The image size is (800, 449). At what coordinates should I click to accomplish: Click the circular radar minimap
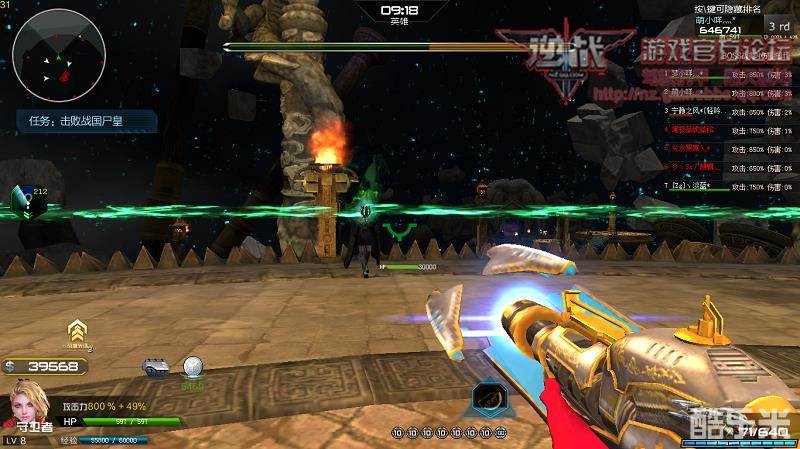pos(60,62)
